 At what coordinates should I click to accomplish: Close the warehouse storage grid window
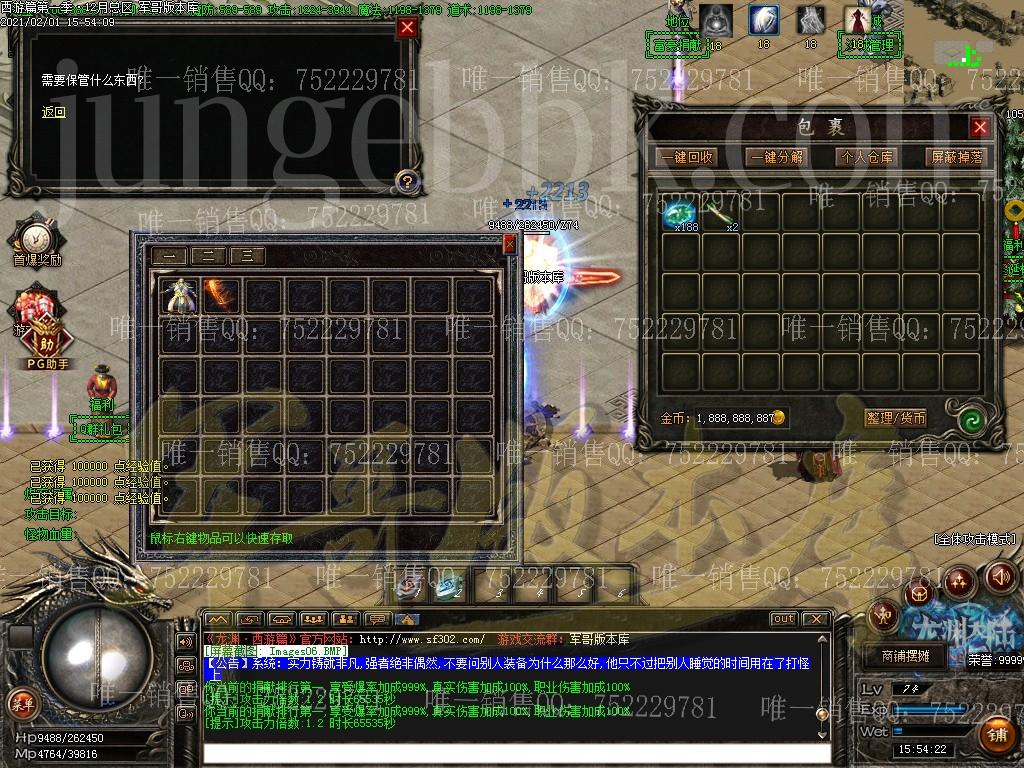click(510, 244)
